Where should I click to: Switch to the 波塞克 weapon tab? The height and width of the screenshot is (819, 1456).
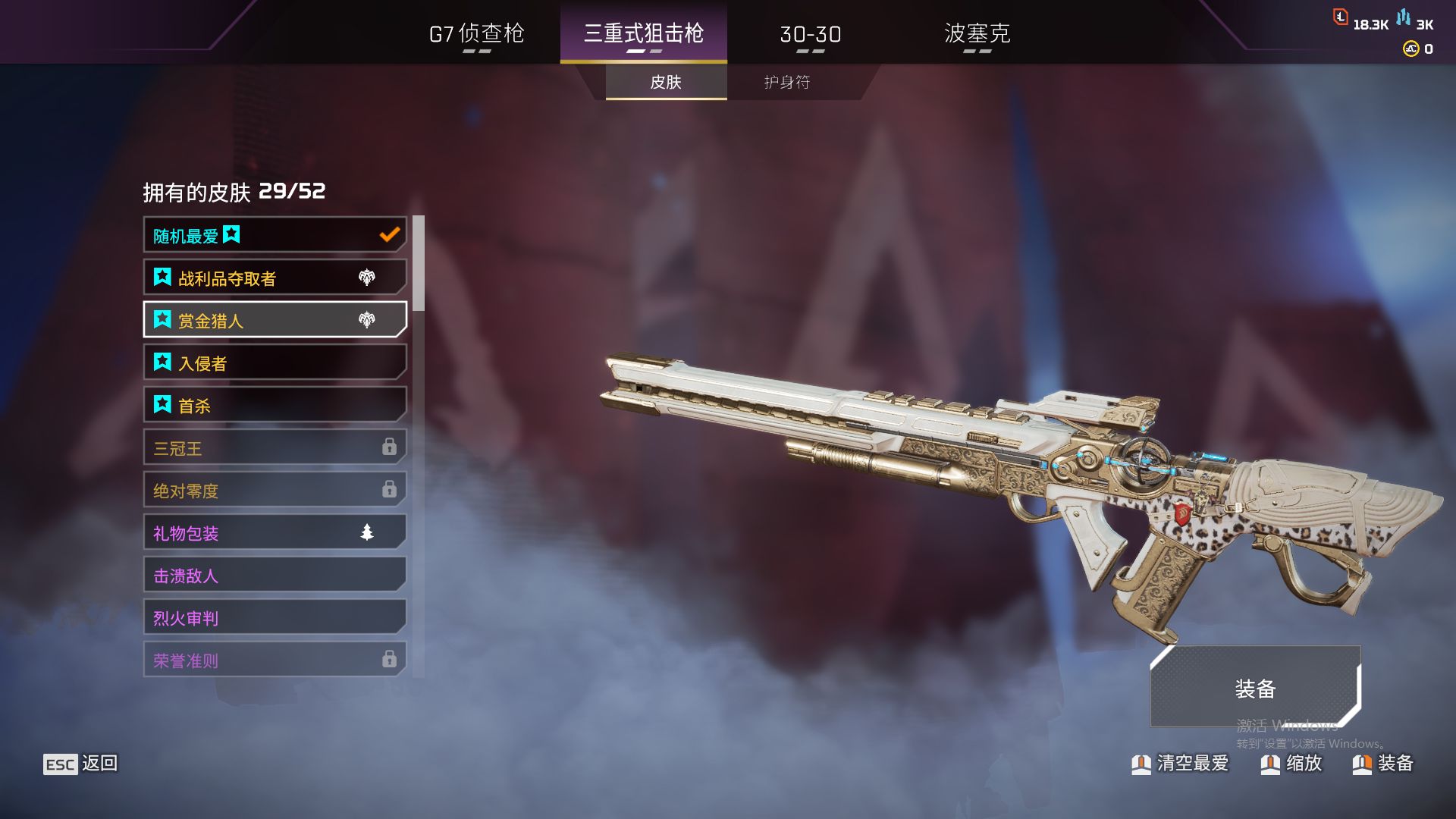coord(977,33)
